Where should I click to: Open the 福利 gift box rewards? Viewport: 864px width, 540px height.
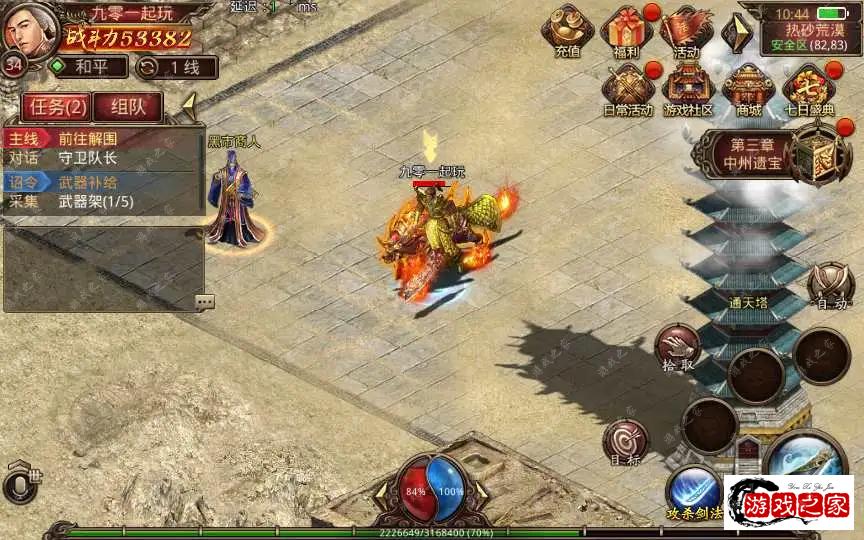coord(626,29)
